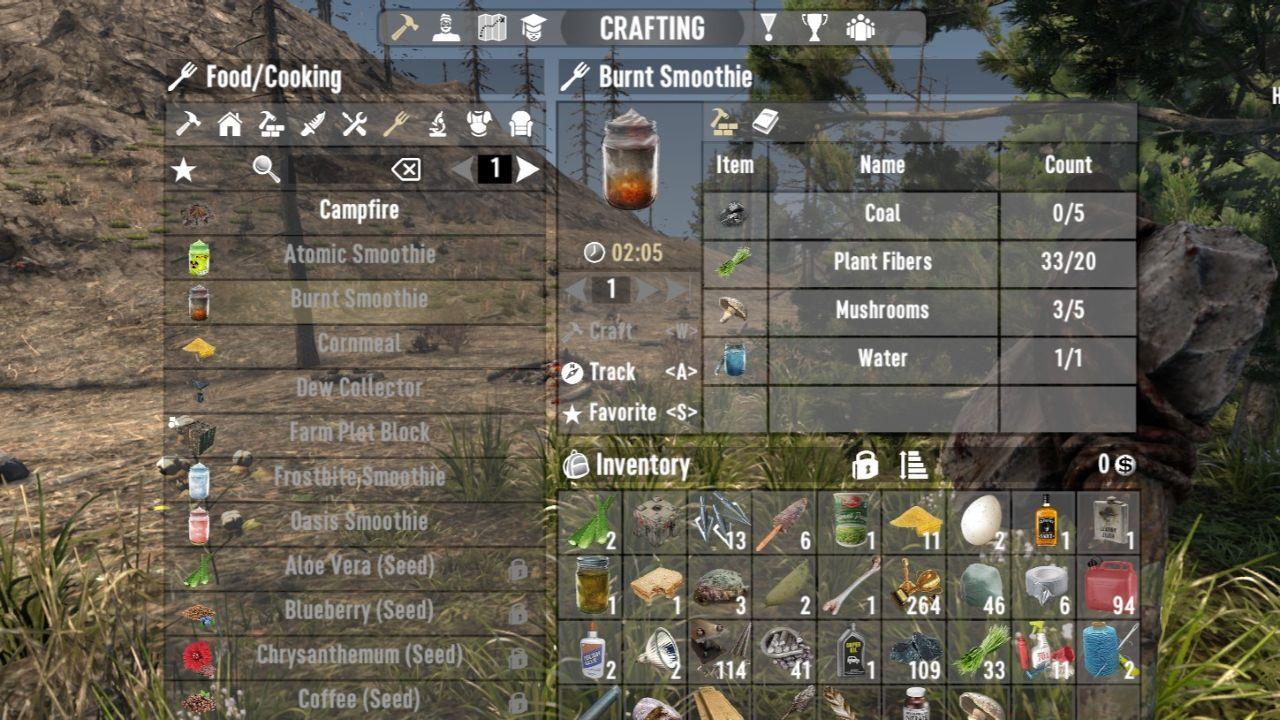Viewport: 1280px width, 720px height.
Task: Track the Burnt Smoothie recipe
Action: [x=610, y=371]
